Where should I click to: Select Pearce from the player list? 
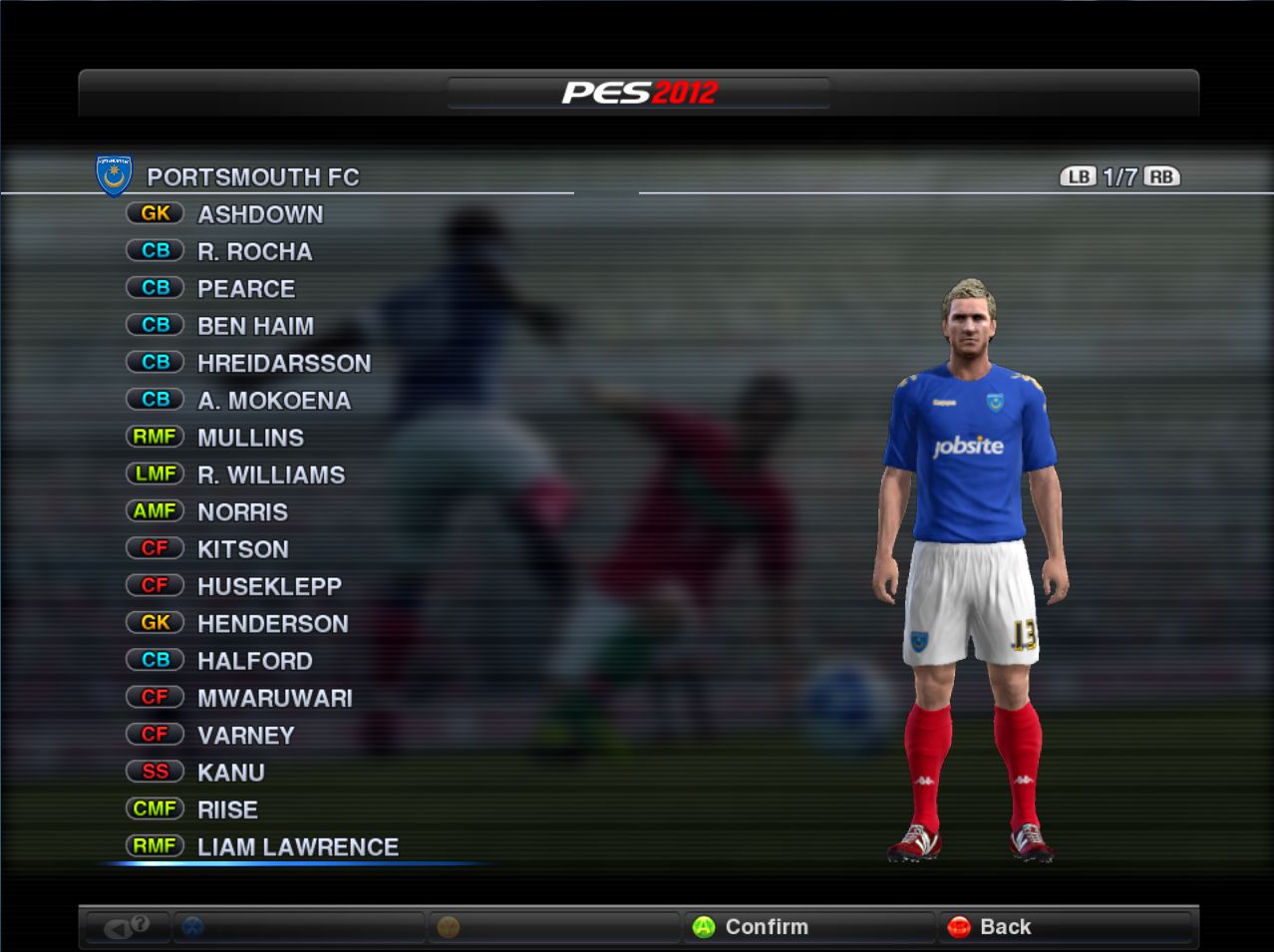pyautogui.click(x=246, y=289)
